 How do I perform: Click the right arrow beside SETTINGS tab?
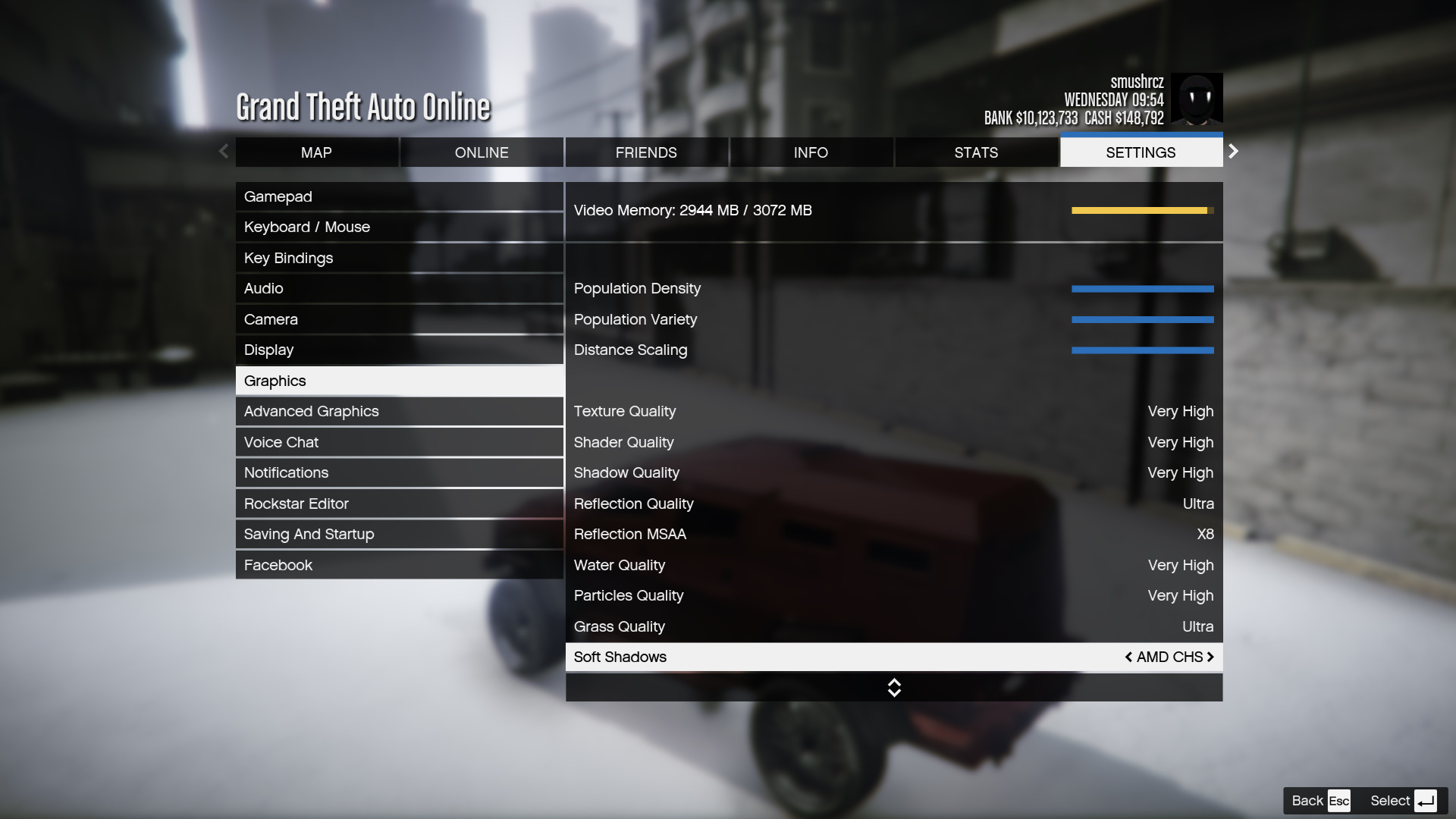1234,152
